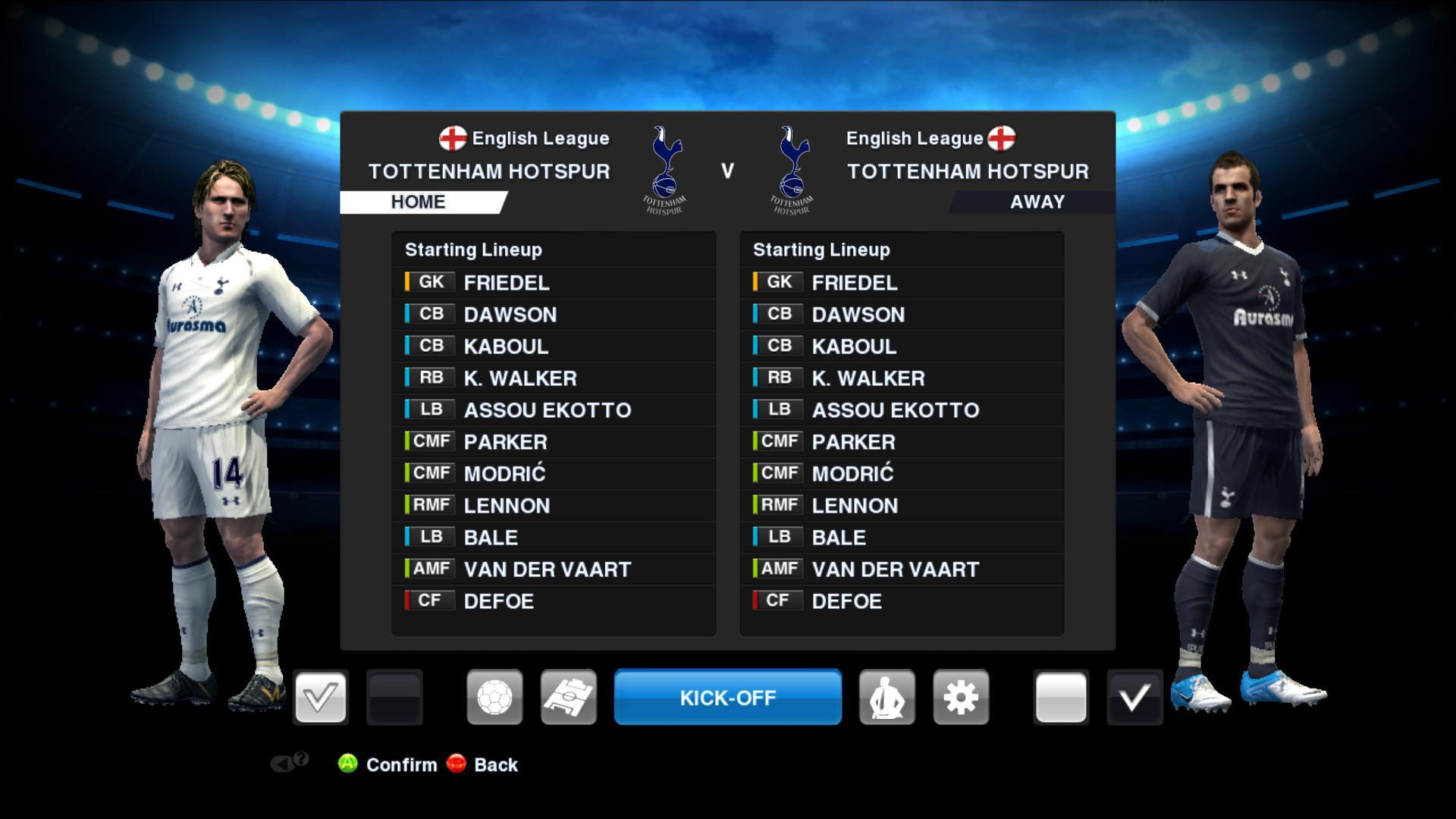Select the away dark kit checkmark box
The height and width of the screenshot is (819, 1456).
[x=1134, y=697]
